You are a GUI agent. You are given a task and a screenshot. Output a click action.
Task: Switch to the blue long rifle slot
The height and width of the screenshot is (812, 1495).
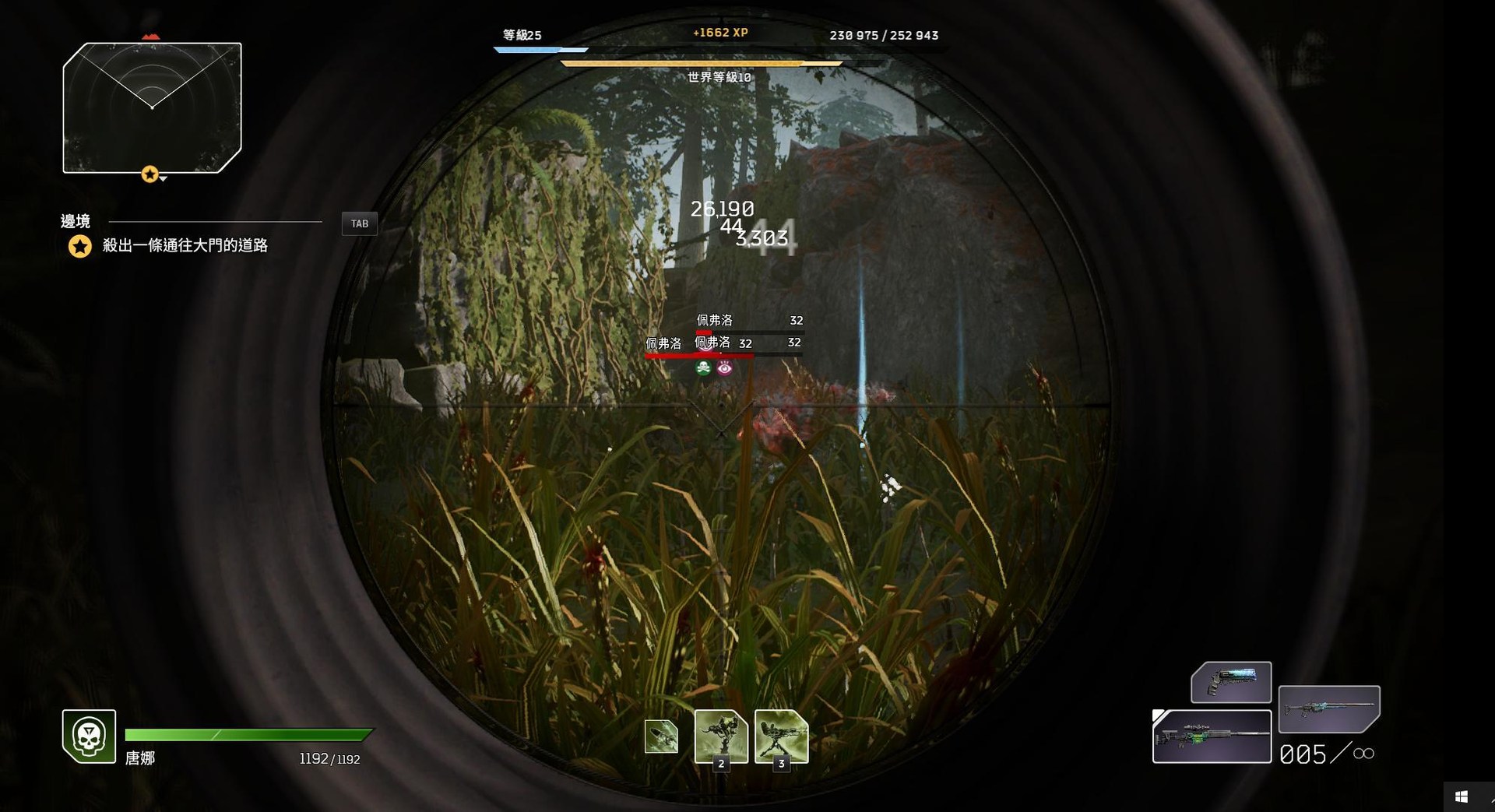(1329, 708)
